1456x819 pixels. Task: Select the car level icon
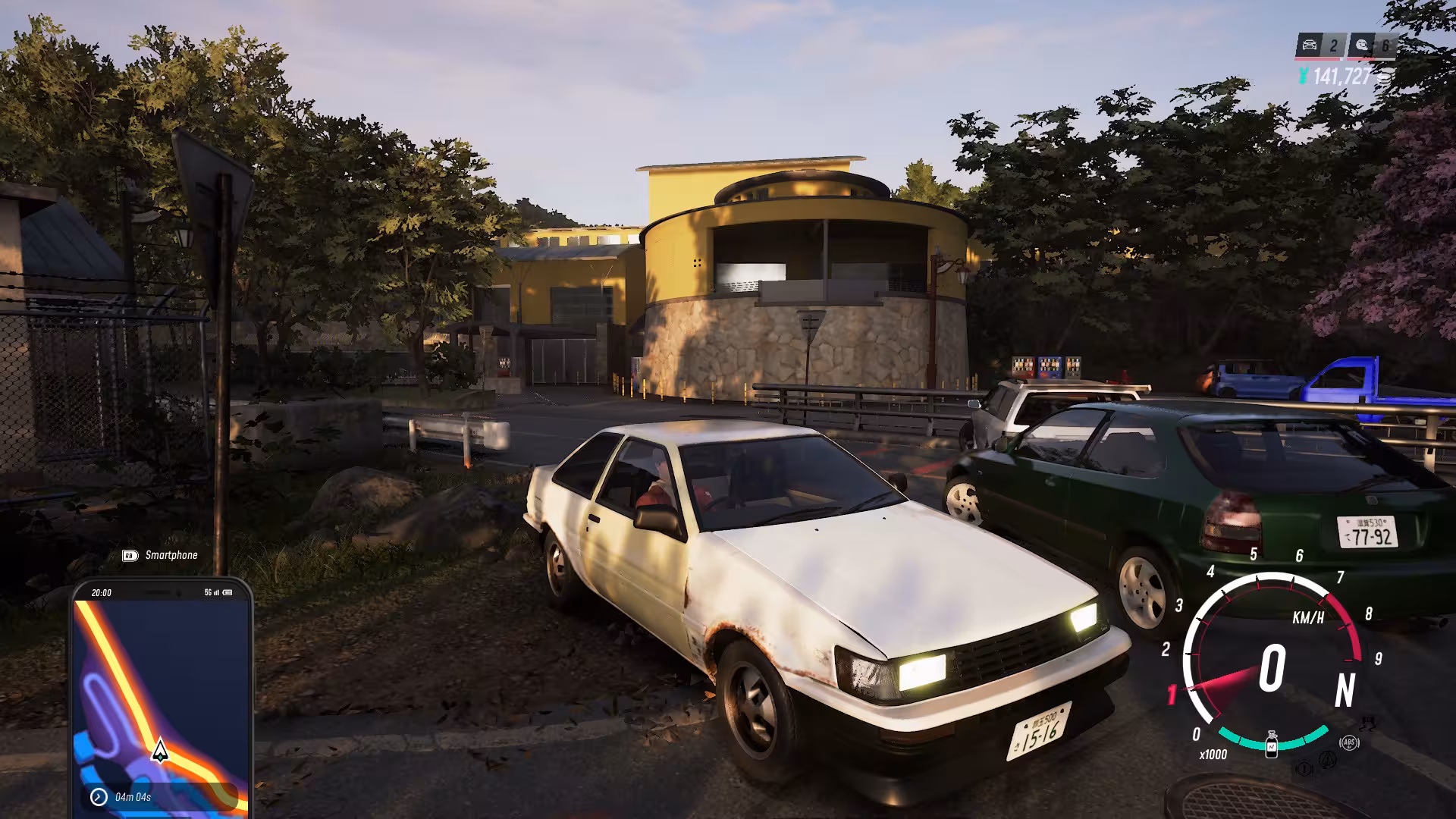[x=1308, y=45]
